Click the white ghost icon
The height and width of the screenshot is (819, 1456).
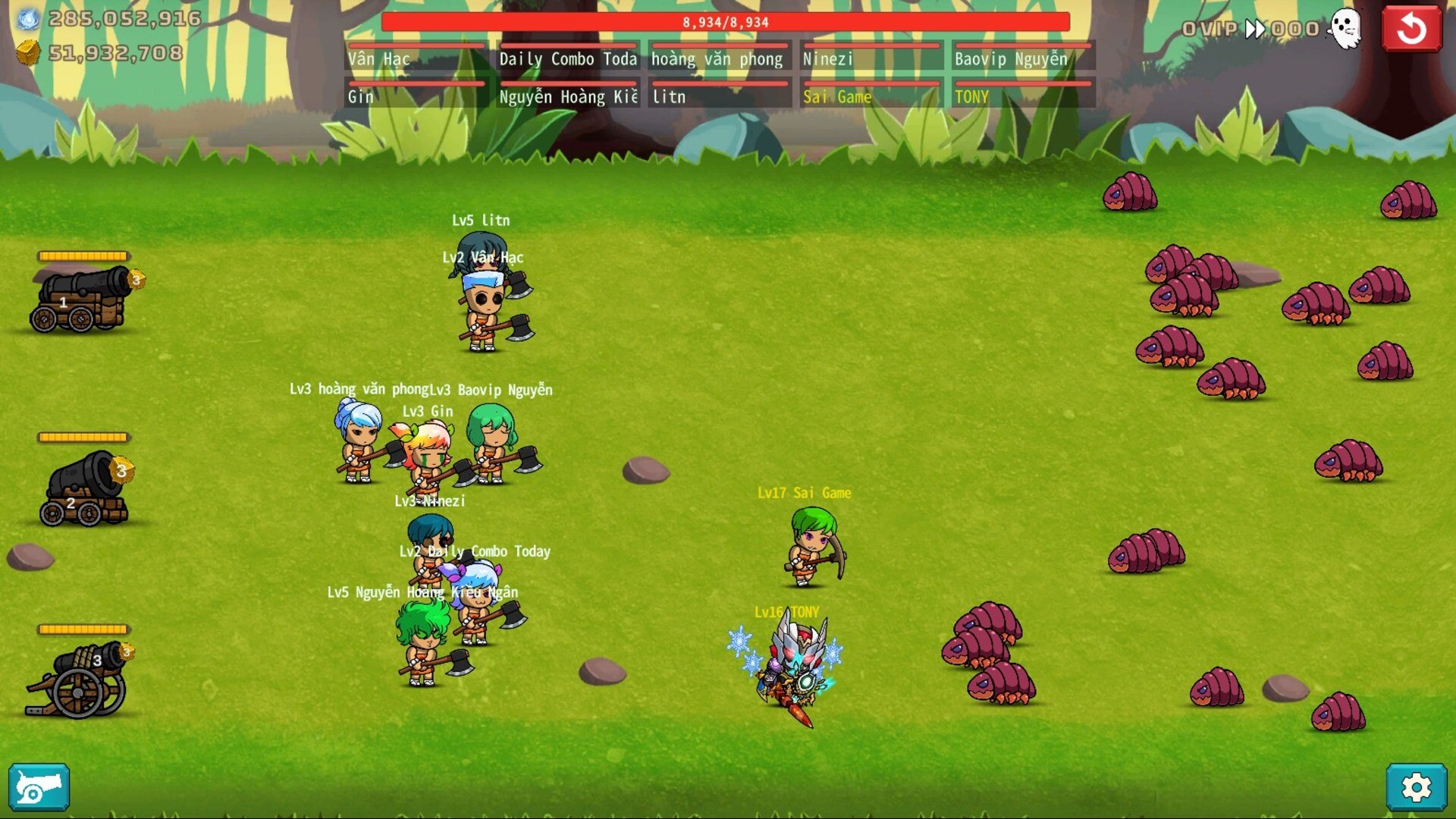click(x=1346, y=30)
